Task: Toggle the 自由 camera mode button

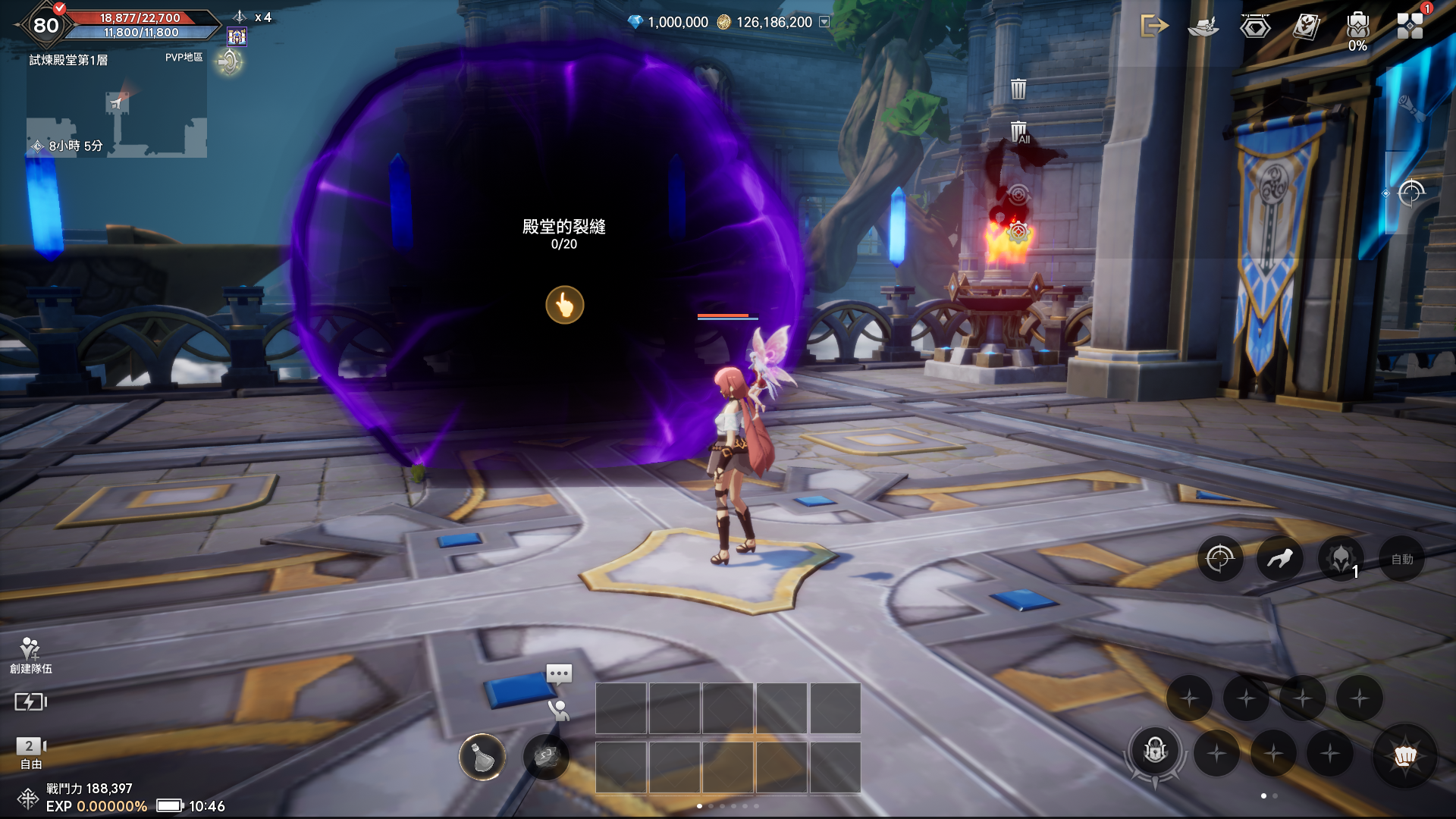Action: pos(30,753)
